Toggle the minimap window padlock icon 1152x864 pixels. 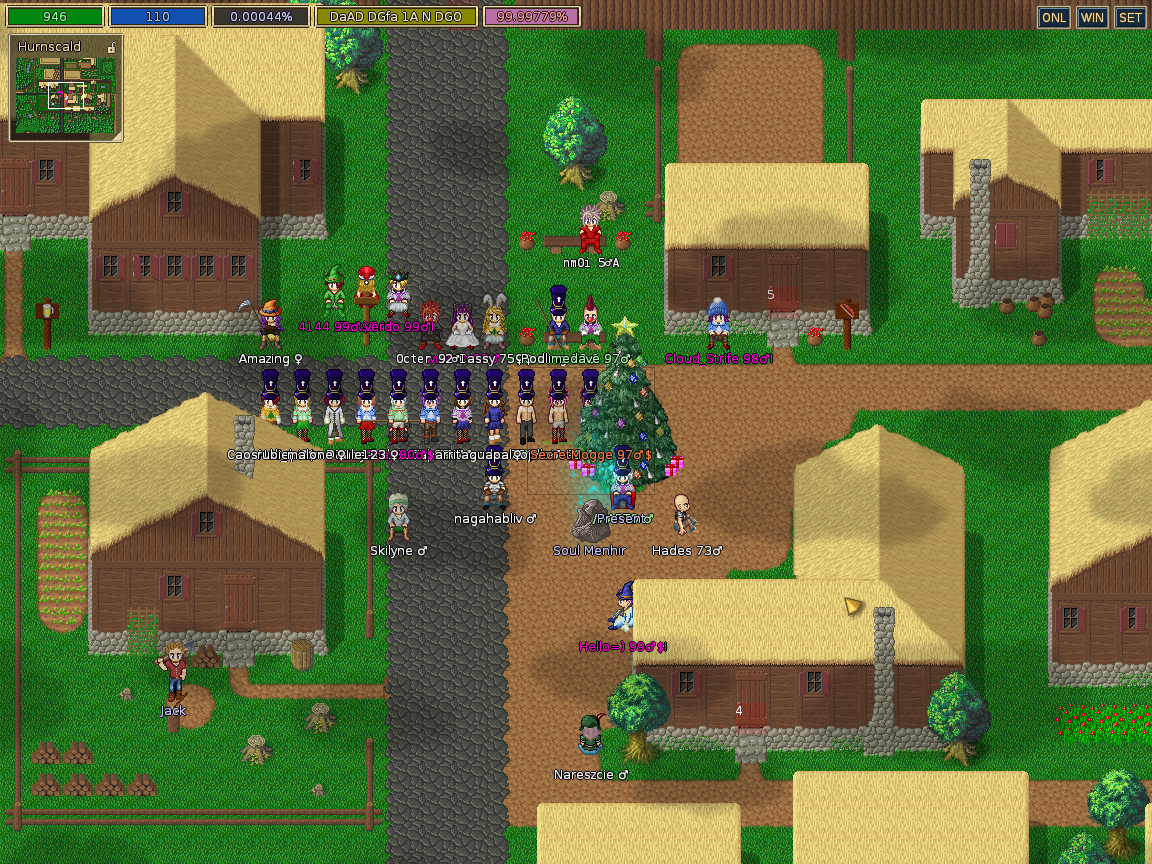pos(111,47)
